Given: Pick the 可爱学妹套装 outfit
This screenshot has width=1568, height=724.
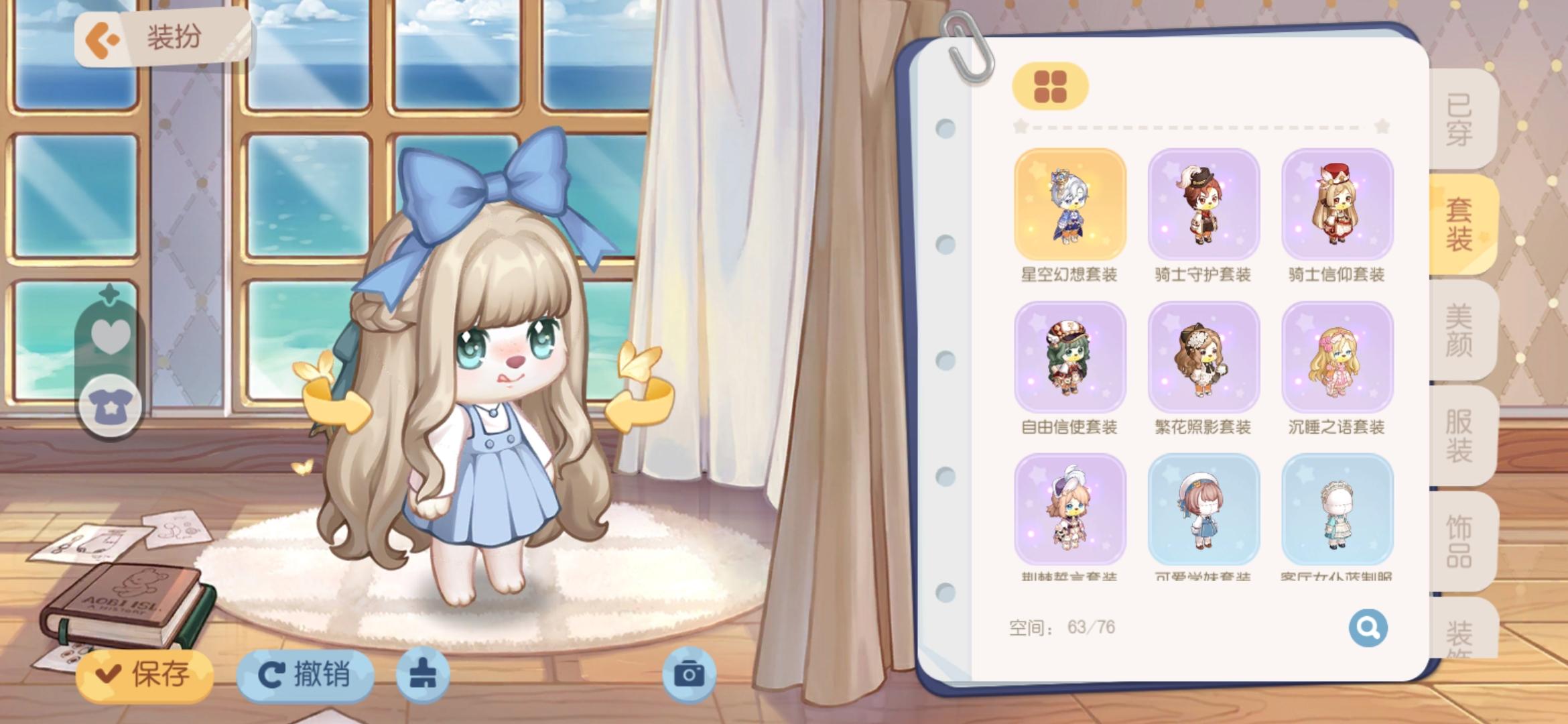Looking at the screenshot, I should tap(1203, 509).
